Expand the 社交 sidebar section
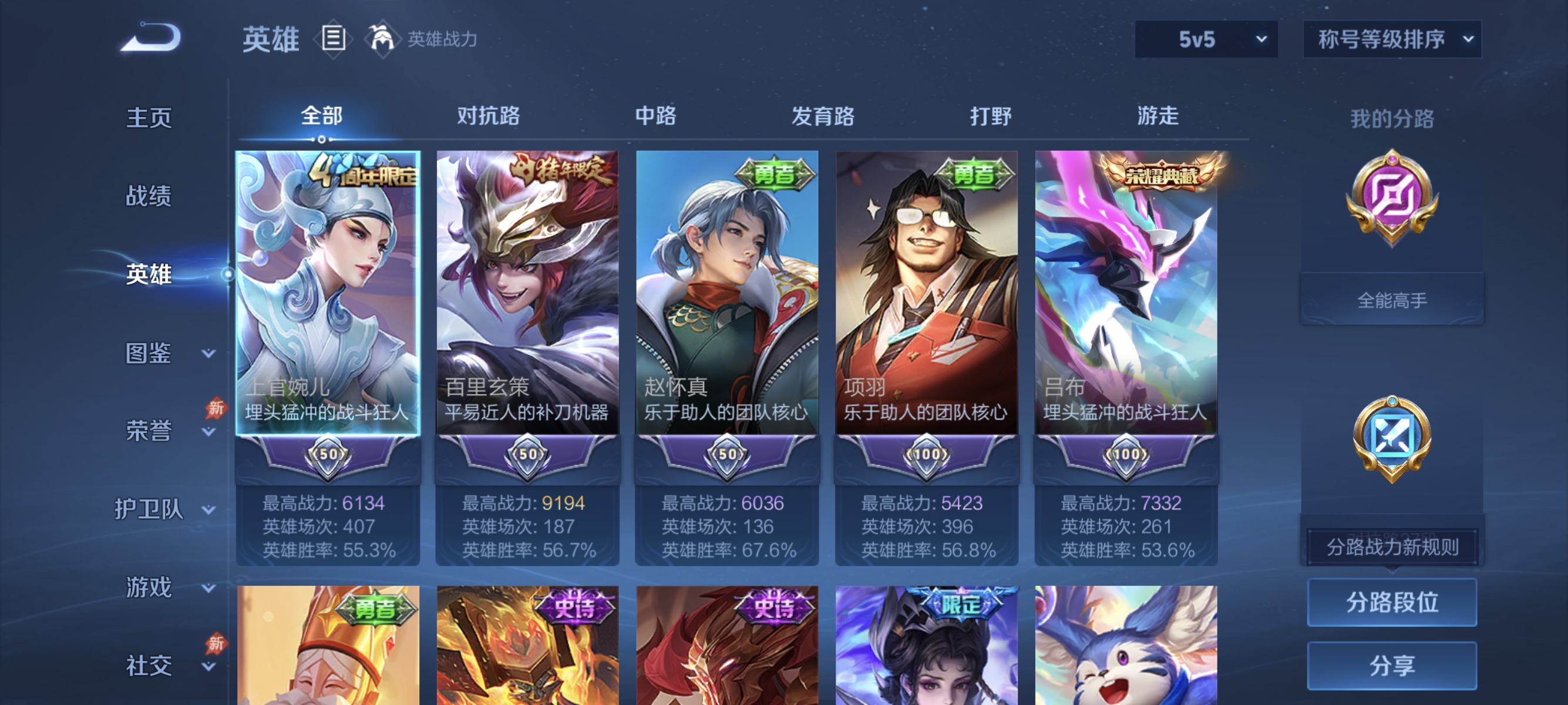 point(149,666)
